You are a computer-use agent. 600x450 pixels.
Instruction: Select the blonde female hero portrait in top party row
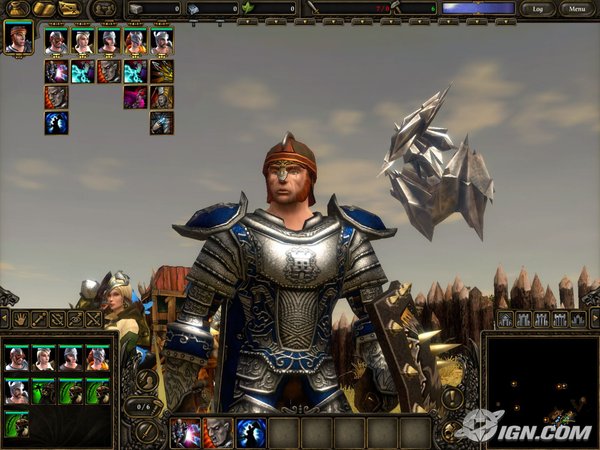coord(83,42)
